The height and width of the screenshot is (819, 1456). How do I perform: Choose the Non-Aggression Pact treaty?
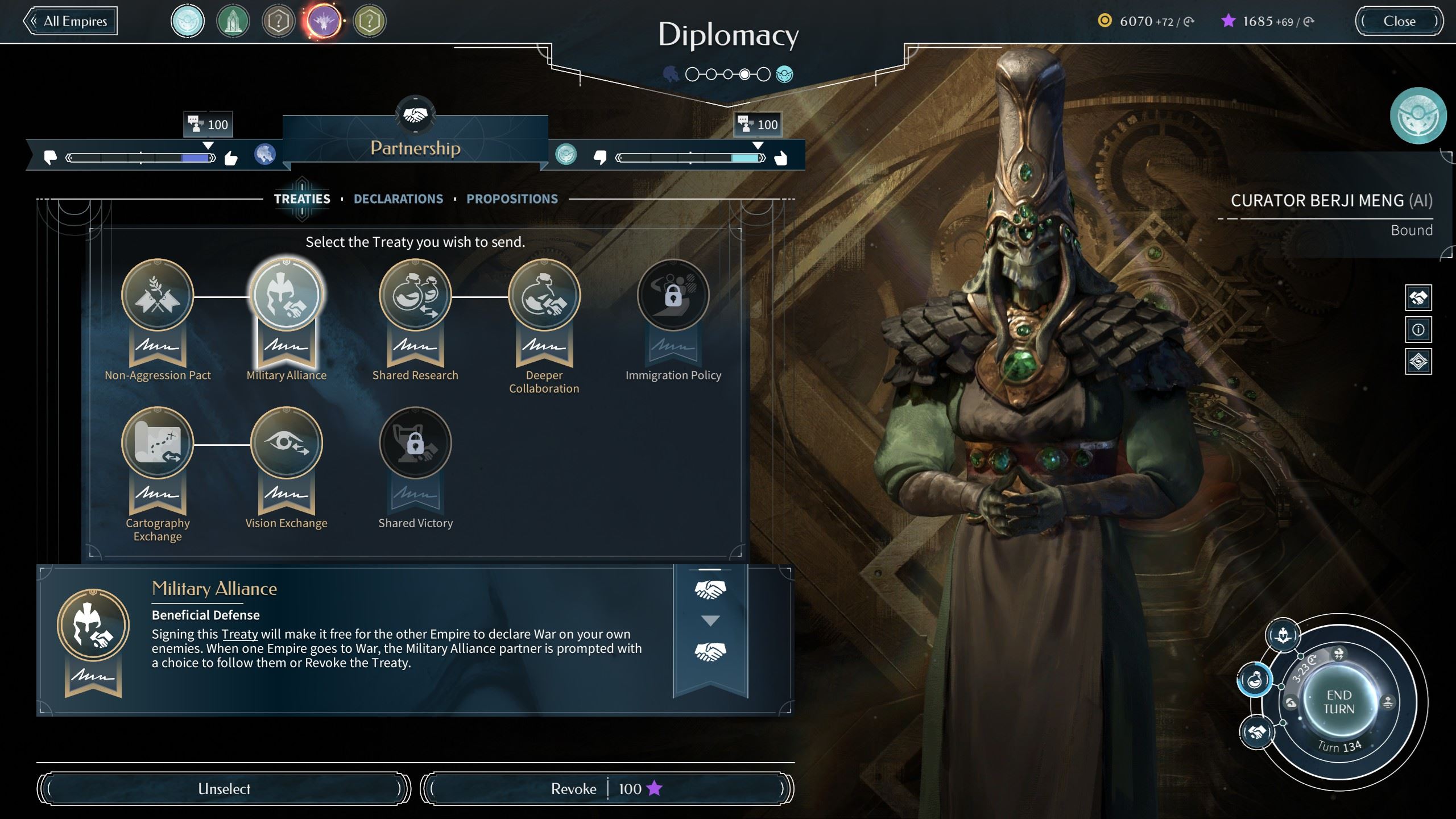pos(158,295)
